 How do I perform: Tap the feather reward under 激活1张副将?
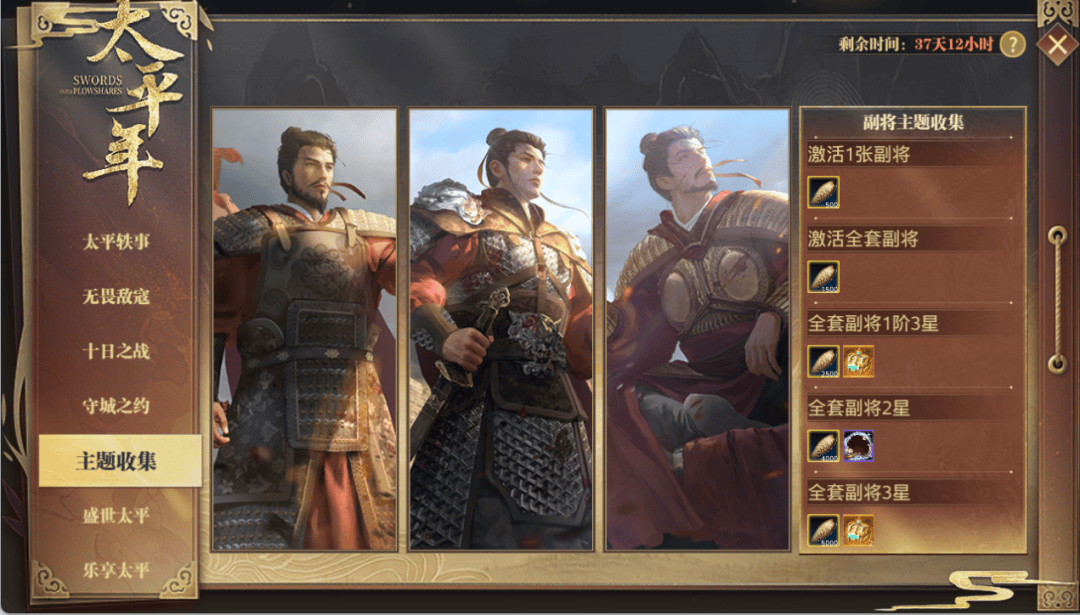[x=823, y=192]
